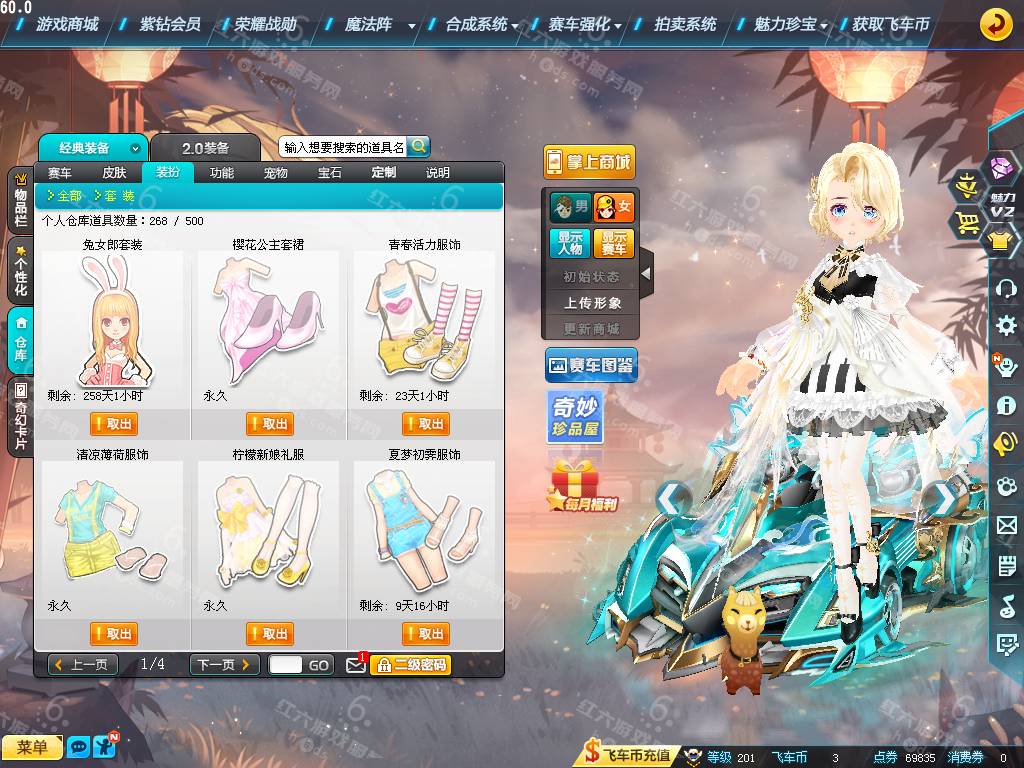
Task: Open the 游戏商城 shop menu
Action: (67, 24)
